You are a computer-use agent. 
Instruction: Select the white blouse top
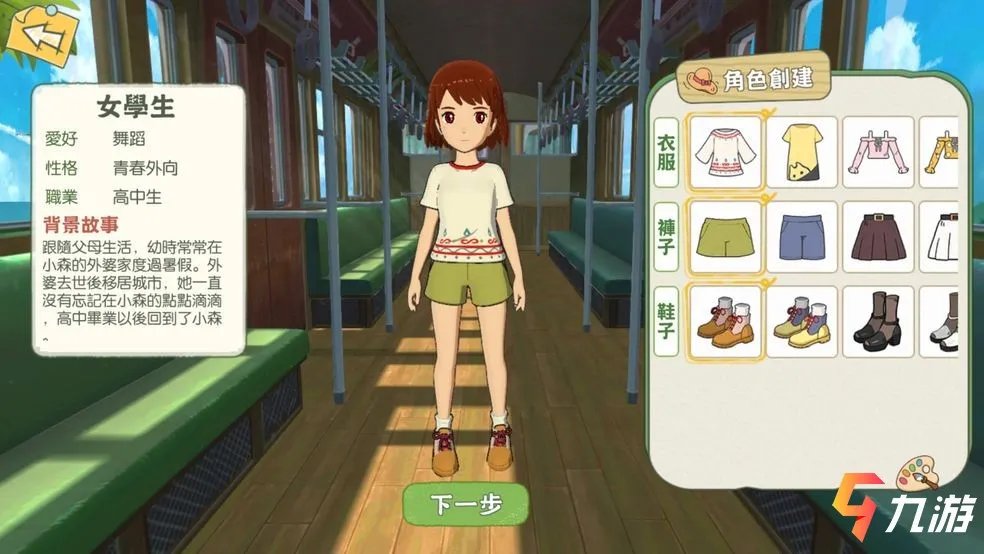[725, 152]
